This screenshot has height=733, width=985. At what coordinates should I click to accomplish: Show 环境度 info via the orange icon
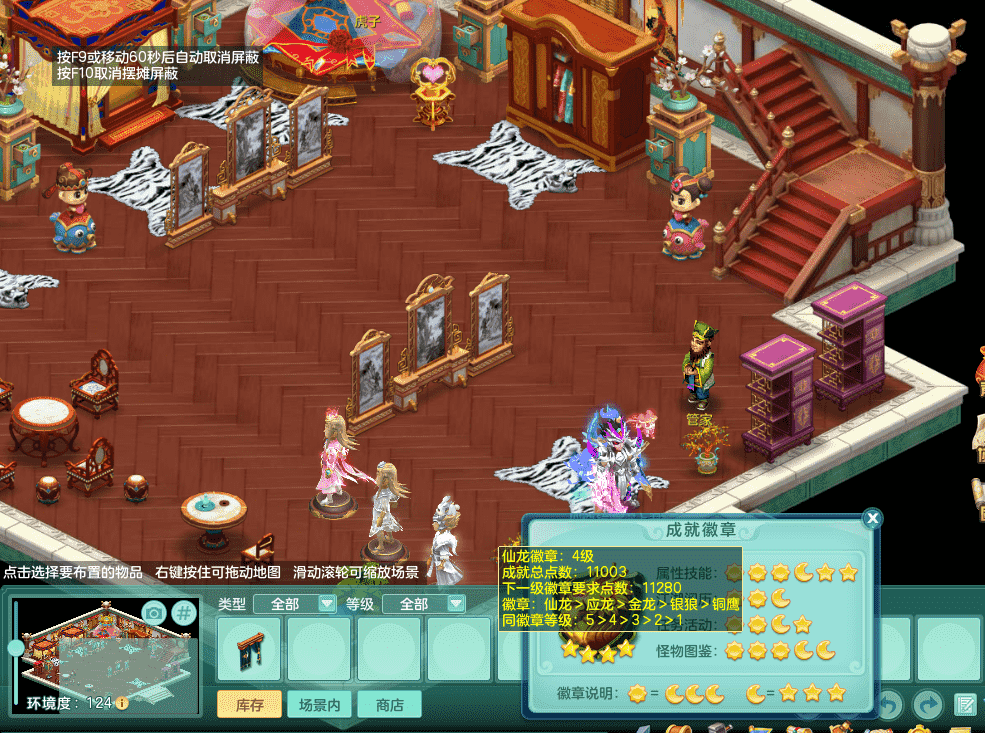(122, 703)
